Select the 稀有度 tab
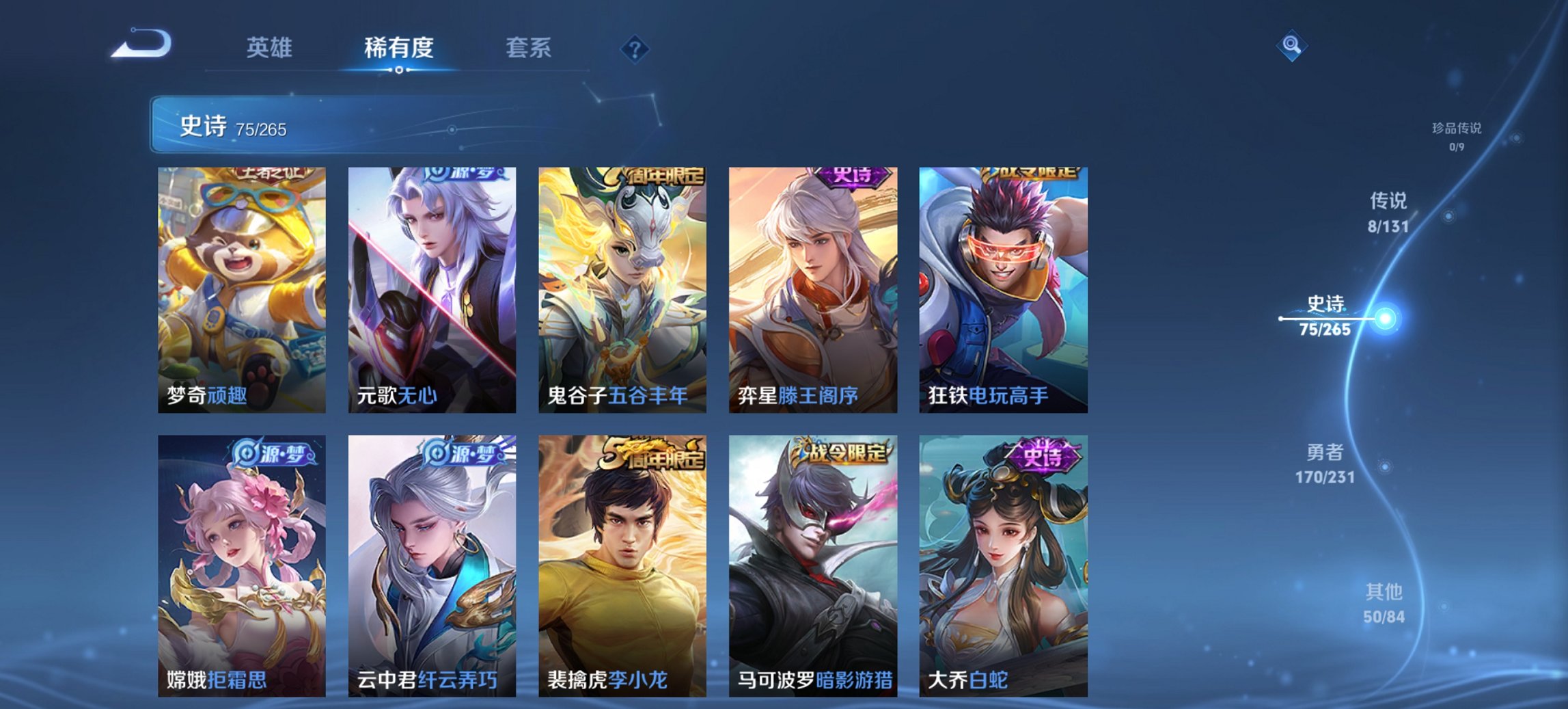This screenshot has height=709, width=1568. click(x=400, y=48)
